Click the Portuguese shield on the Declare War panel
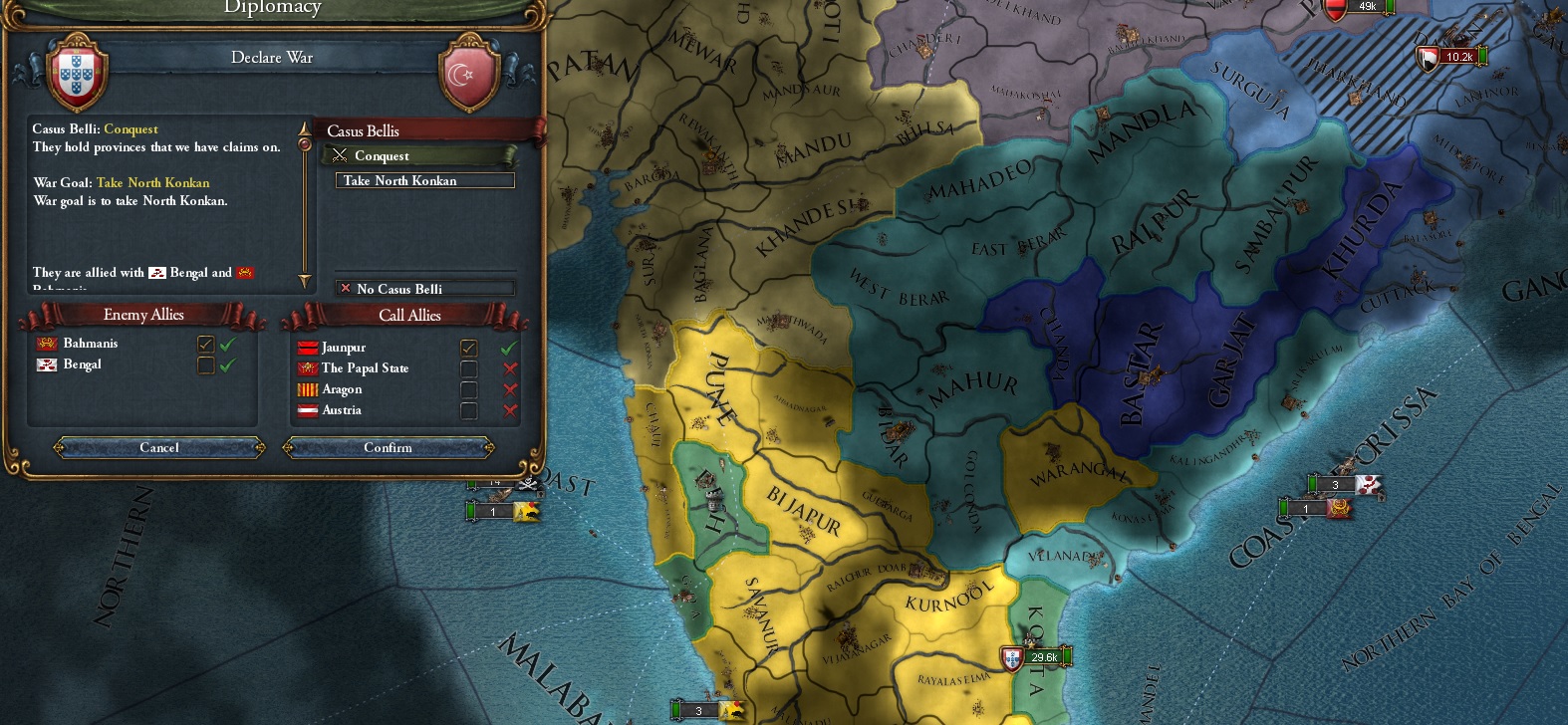Screen dimensions: 1568x725 pos(78,75)
